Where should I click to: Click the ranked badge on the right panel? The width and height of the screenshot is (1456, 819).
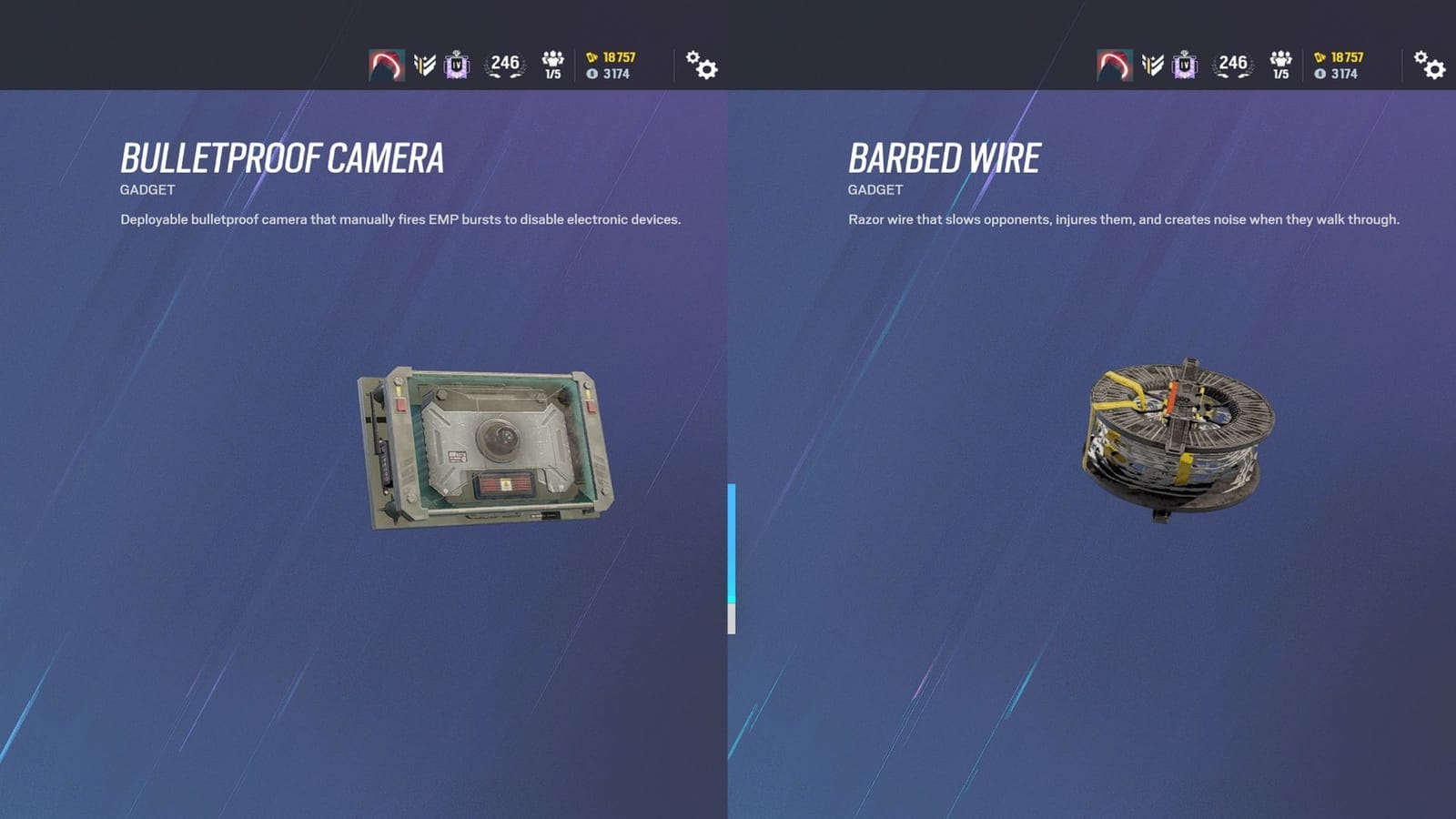(1184, 65)
